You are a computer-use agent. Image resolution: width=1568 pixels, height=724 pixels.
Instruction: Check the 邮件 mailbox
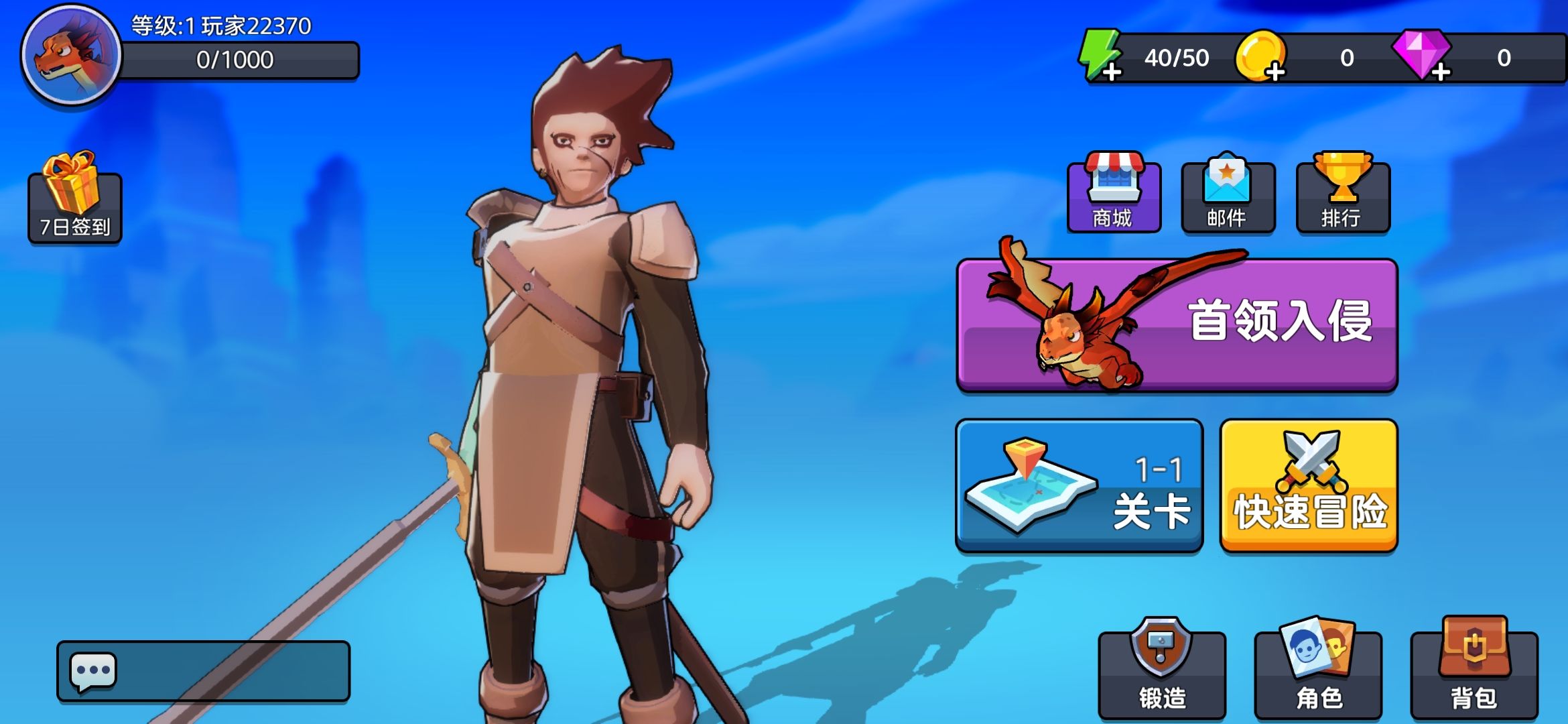1228,196
